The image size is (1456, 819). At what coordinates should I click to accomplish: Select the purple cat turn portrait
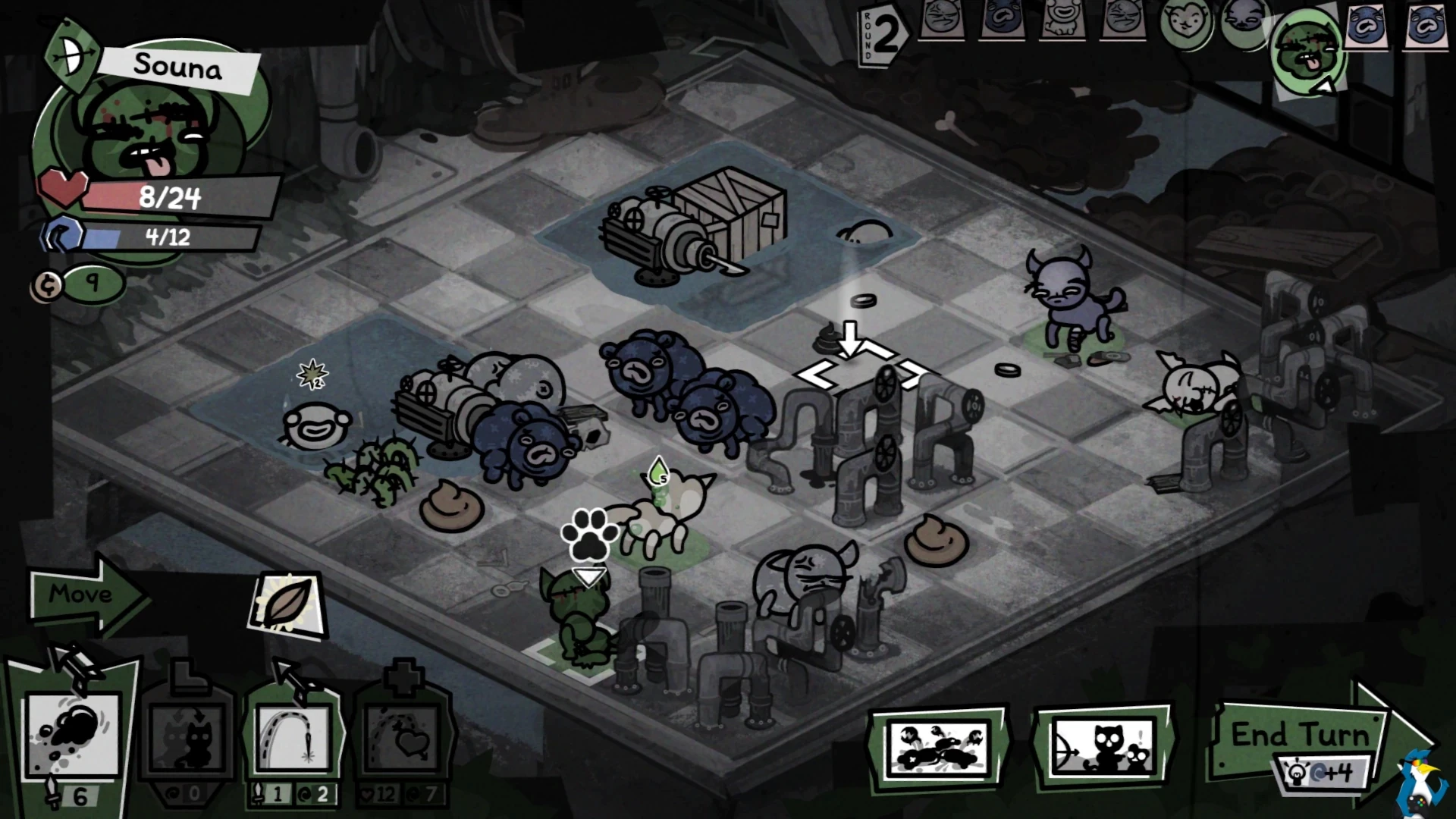[x=1244, y=20]
